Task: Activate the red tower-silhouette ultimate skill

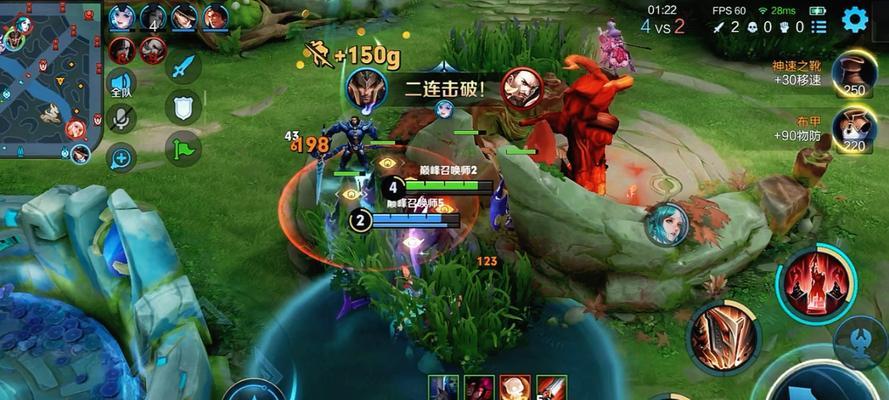Action: [817, 283]
